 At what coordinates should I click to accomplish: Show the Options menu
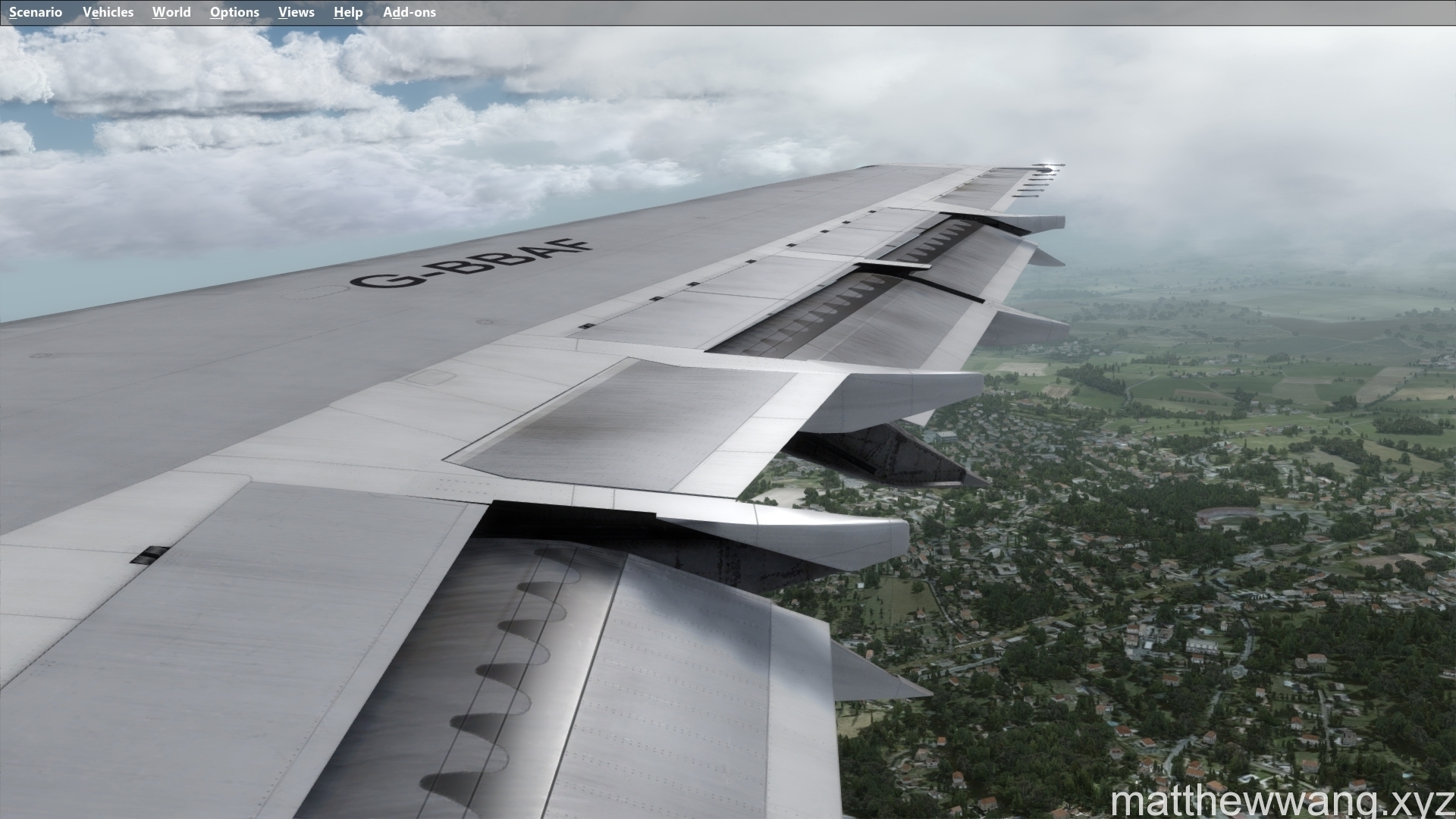pyautogui.click(x=234, y=12)
